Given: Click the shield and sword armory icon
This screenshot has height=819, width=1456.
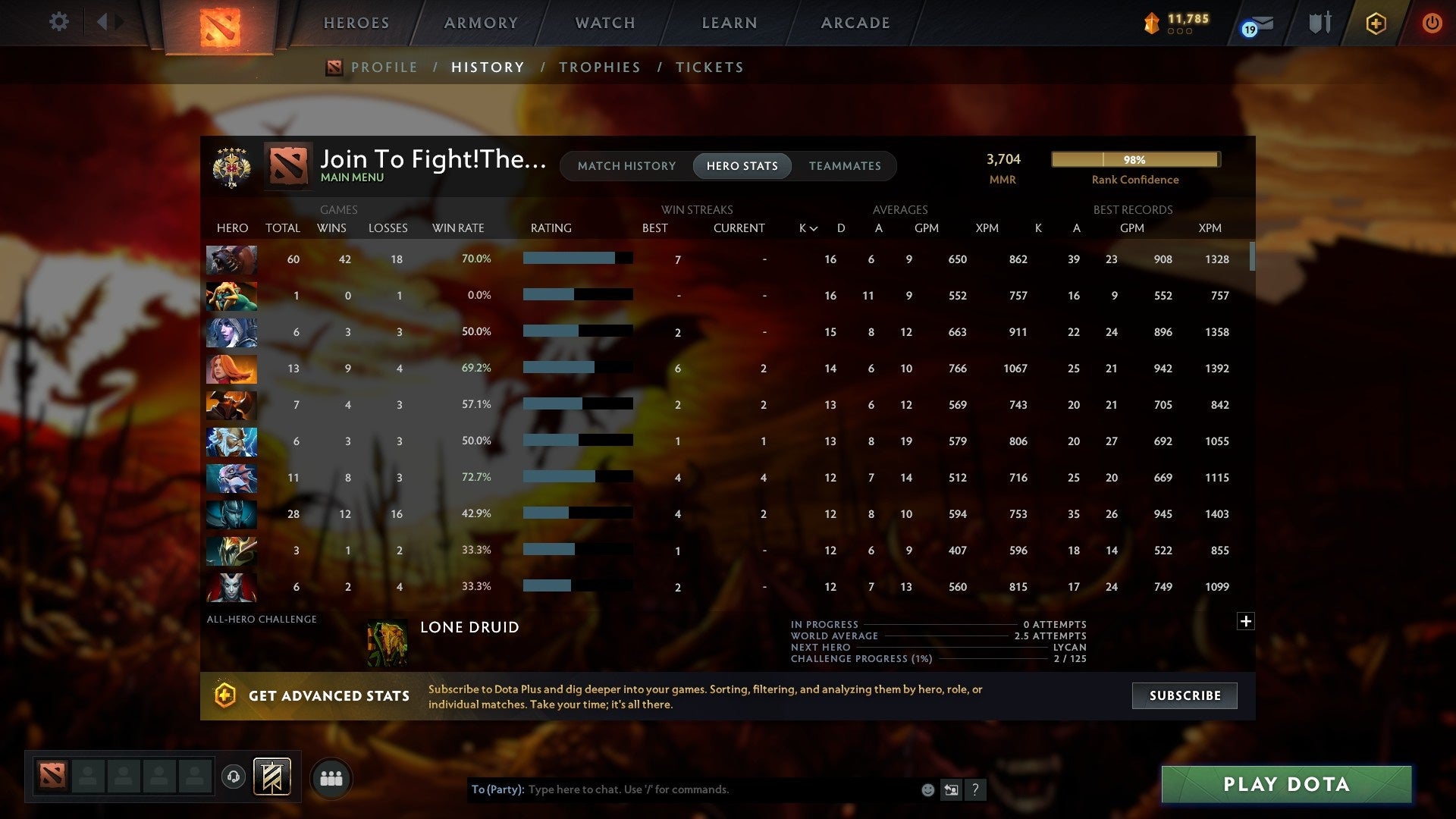Looking at the screenshot, I should (x=1319, y=23).
